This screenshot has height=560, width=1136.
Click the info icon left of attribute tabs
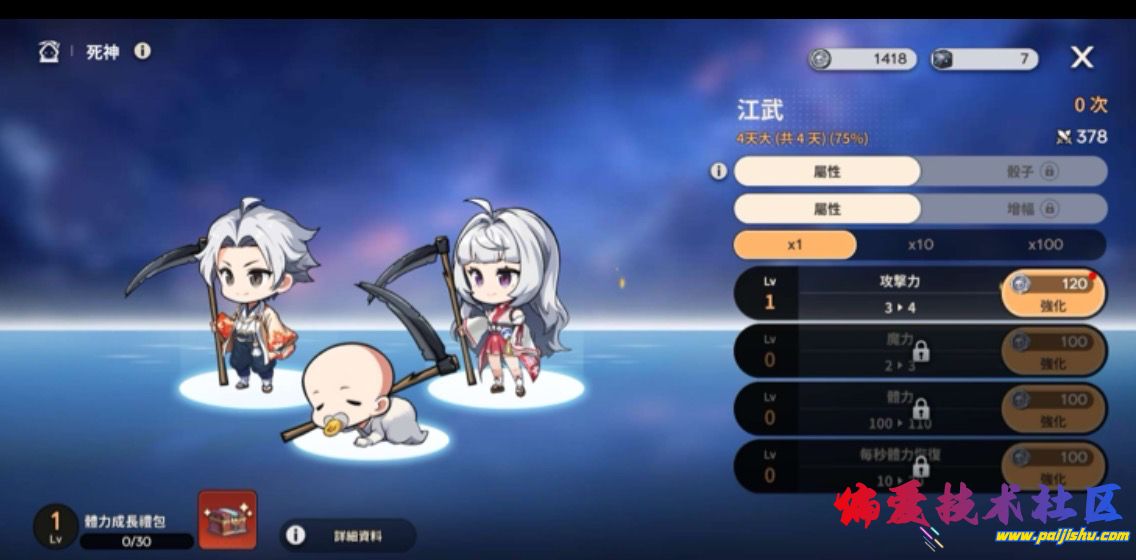tap(718, 172)
